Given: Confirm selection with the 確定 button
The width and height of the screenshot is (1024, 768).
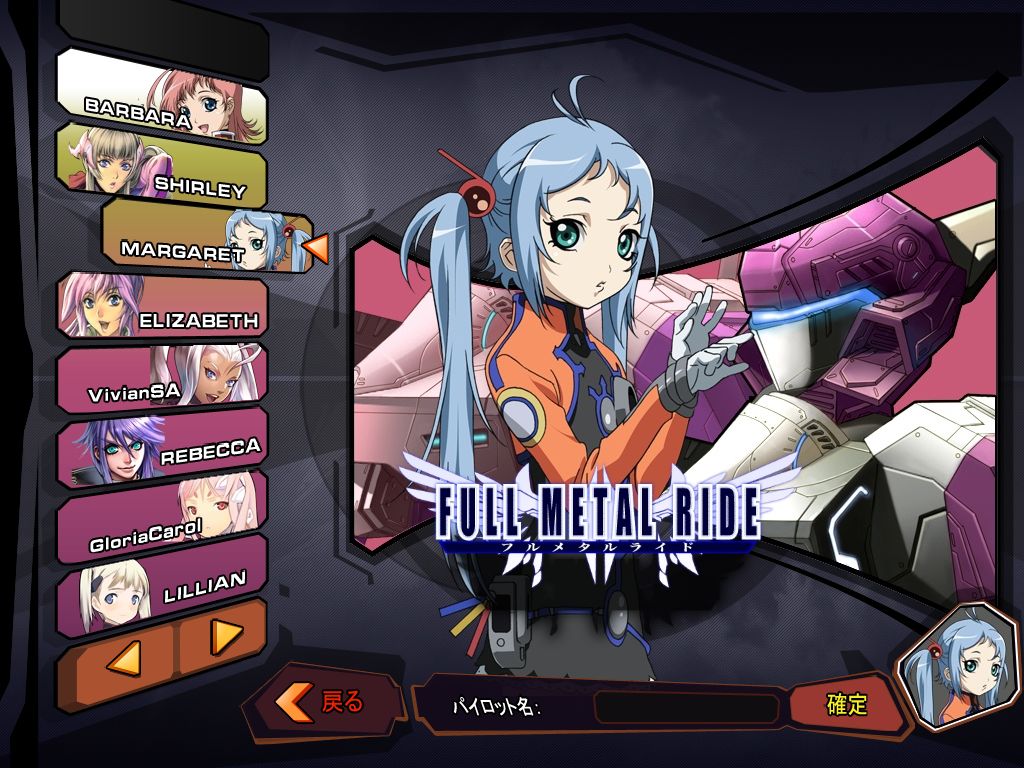Looking at the screenshot, I should click(x=845, y=704).
